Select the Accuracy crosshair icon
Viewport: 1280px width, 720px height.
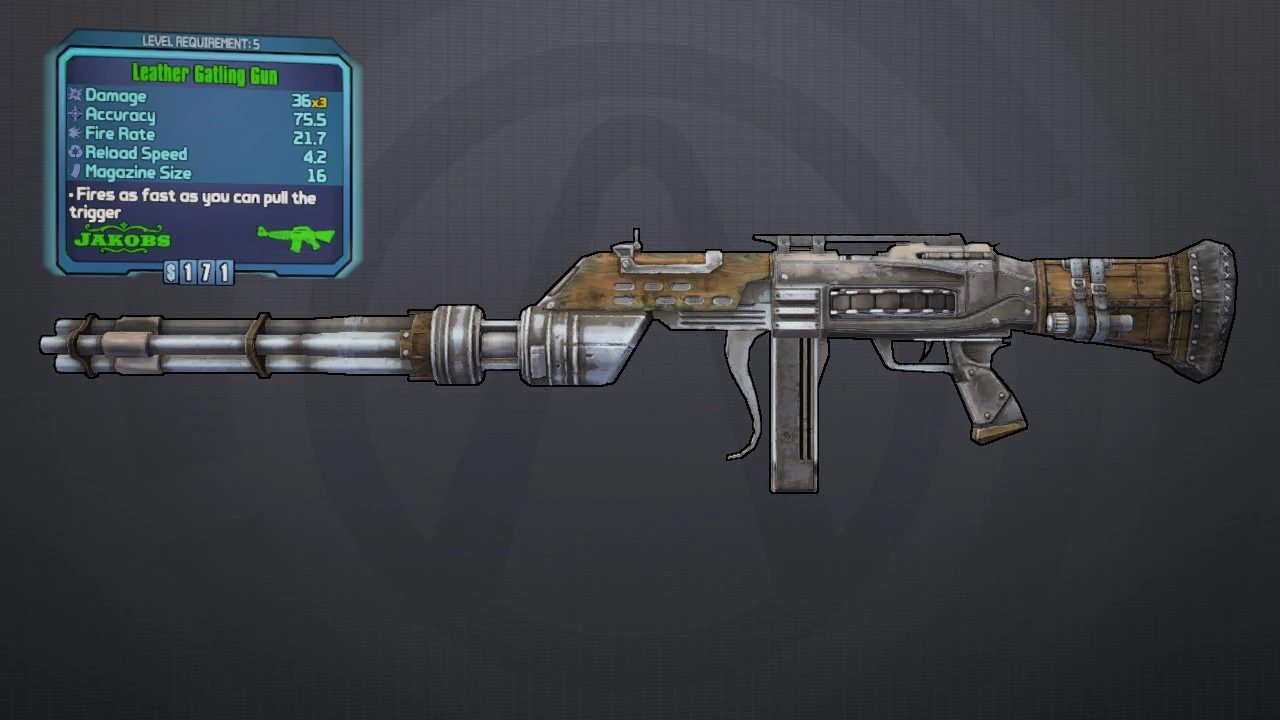[75, 115]
